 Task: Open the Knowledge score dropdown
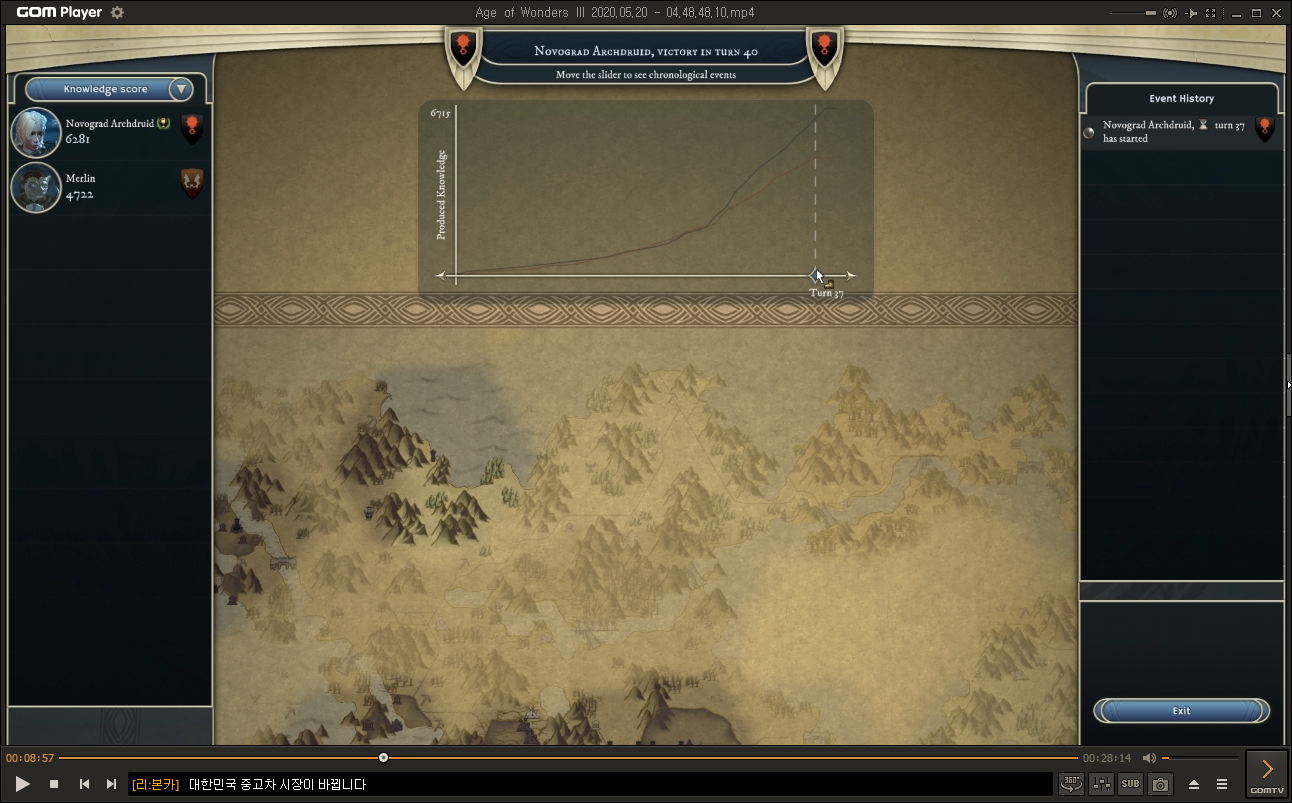pyautogui.click(x=180, y=89)
